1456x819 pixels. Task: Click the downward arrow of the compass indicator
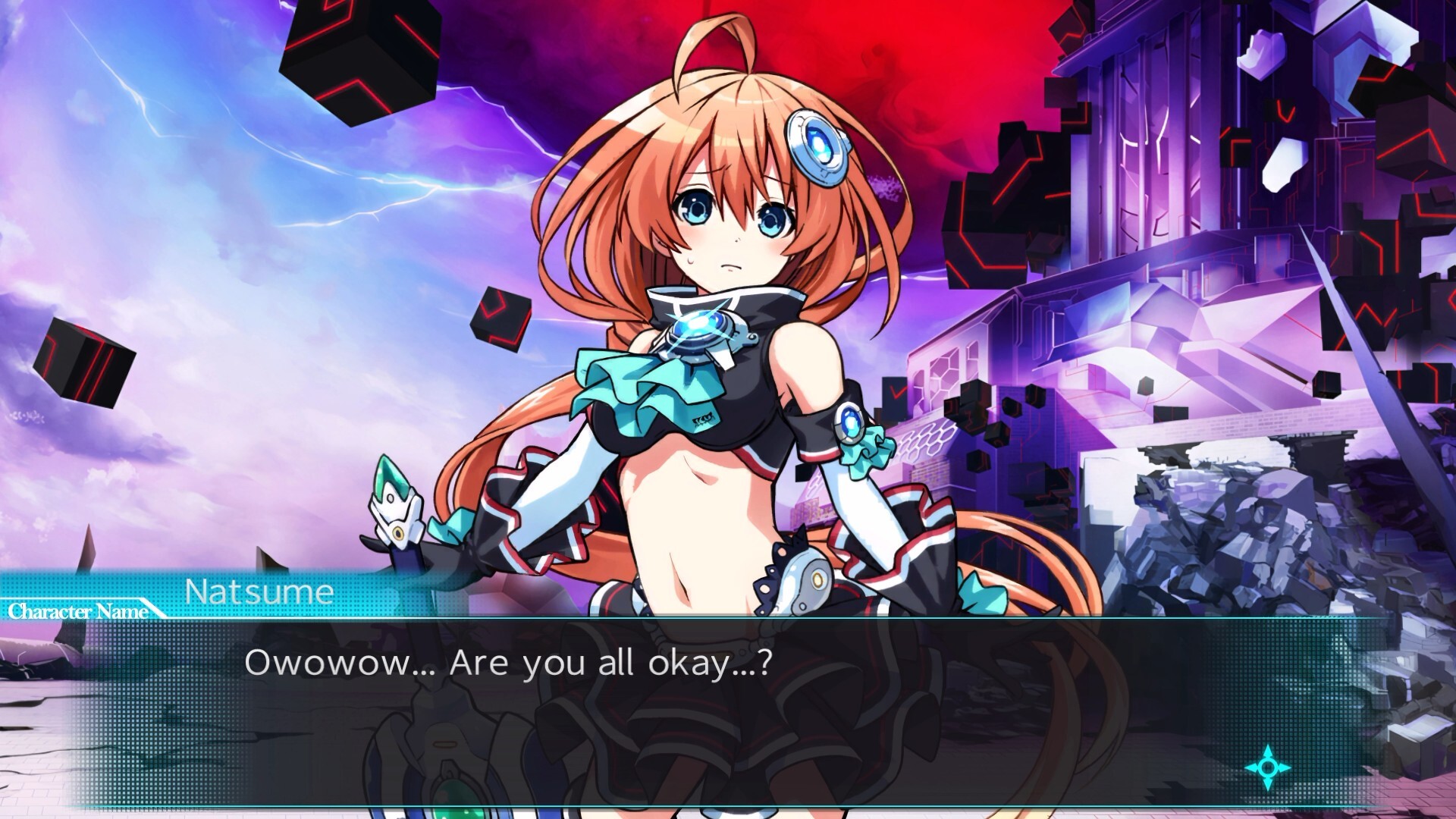pos(1267,785)
